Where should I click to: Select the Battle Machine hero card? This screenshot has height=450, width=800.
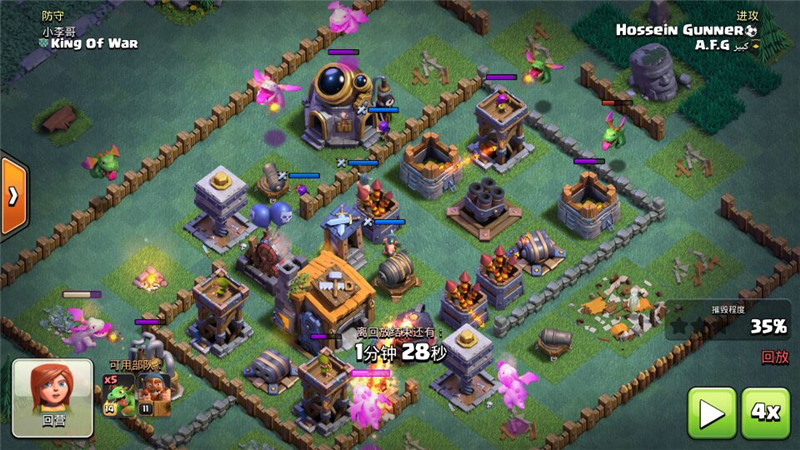click(152, 394)
